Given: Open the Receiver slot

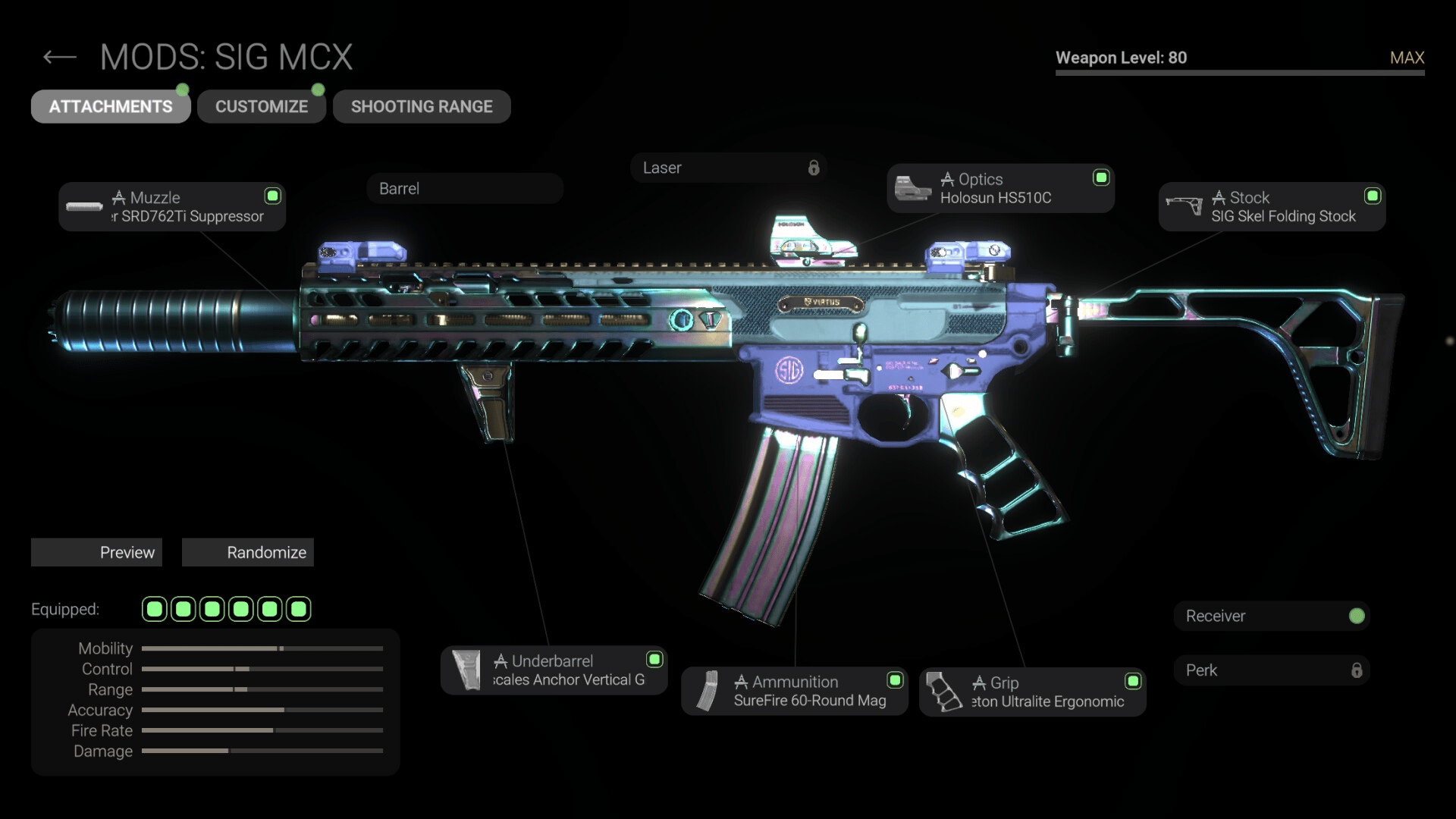Looking at the screenshot, I should 1272,617.
